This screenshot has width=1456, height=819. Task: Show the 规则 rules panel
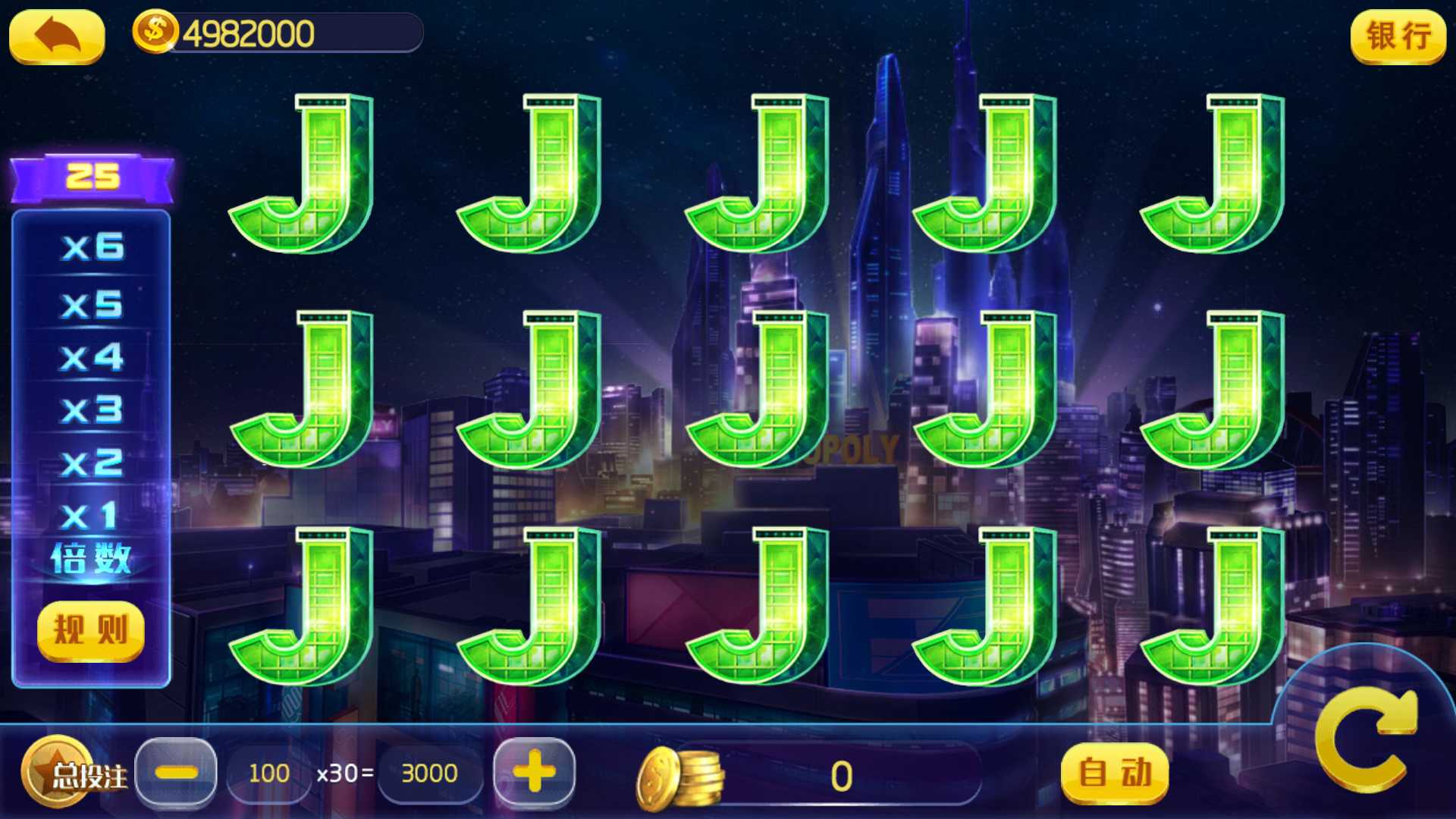point(90,630)
